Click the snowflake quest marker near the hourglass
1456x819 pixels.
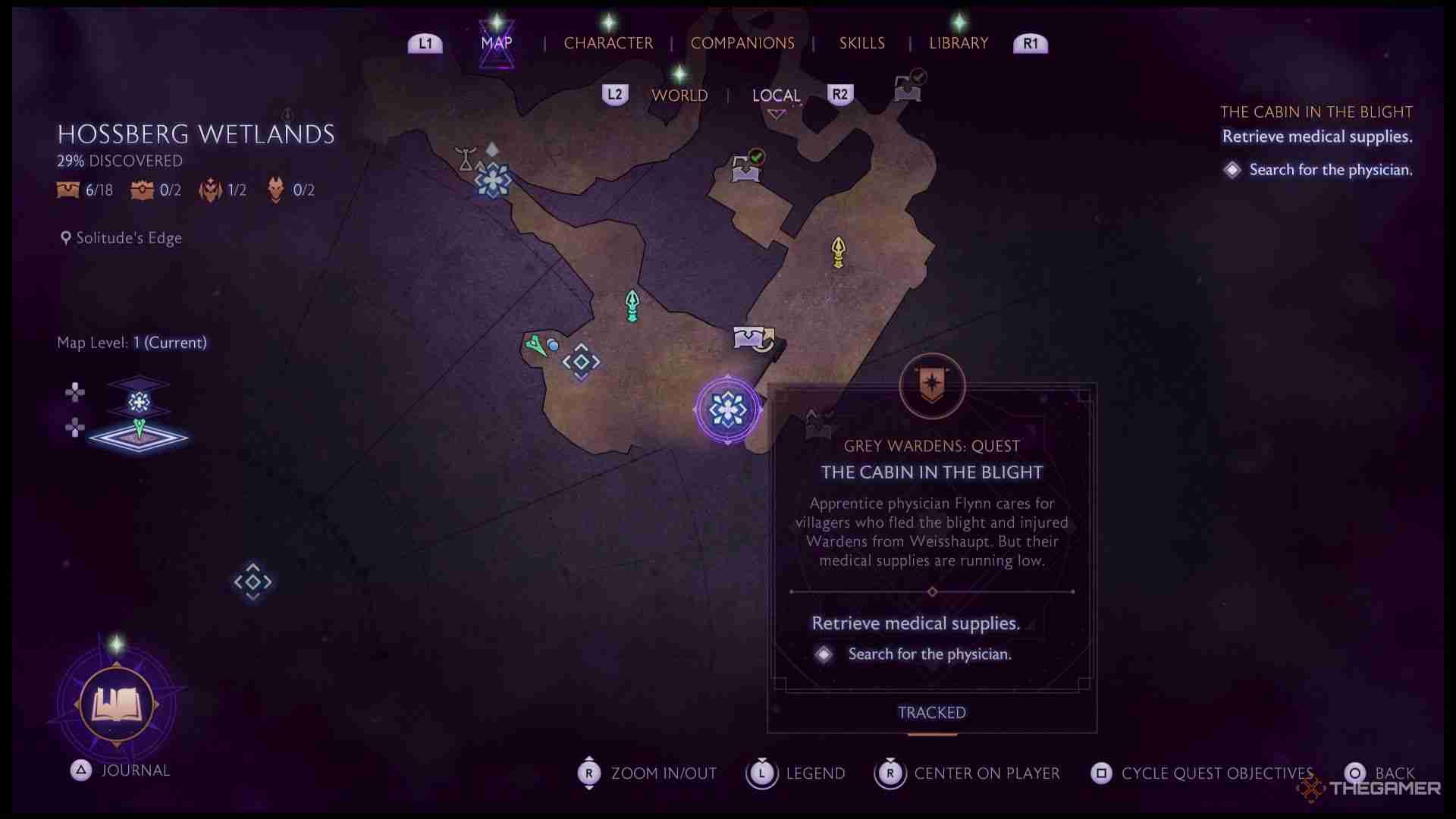[493, 180]
